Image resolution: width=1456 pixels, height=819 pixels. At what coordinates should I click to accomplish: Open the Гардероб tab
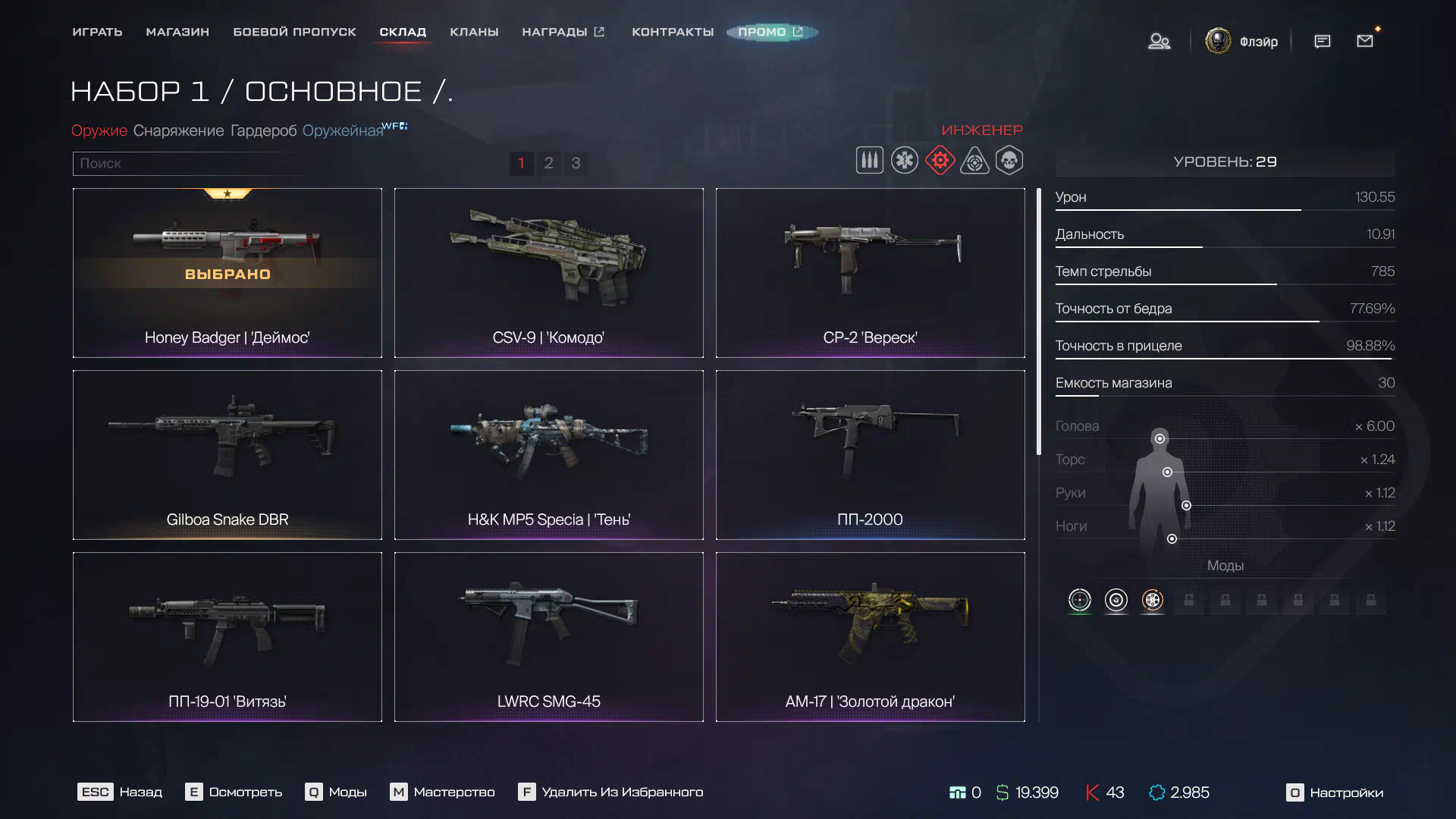point(263,130)
